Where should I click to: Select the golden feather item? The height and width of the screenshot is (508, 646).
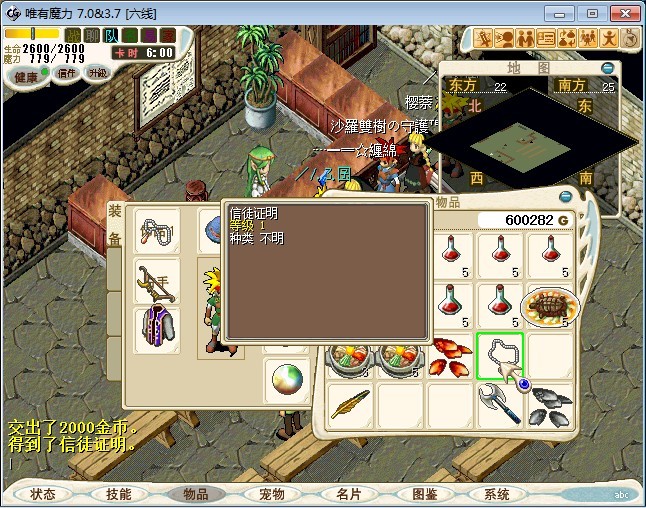coord(351,405)
